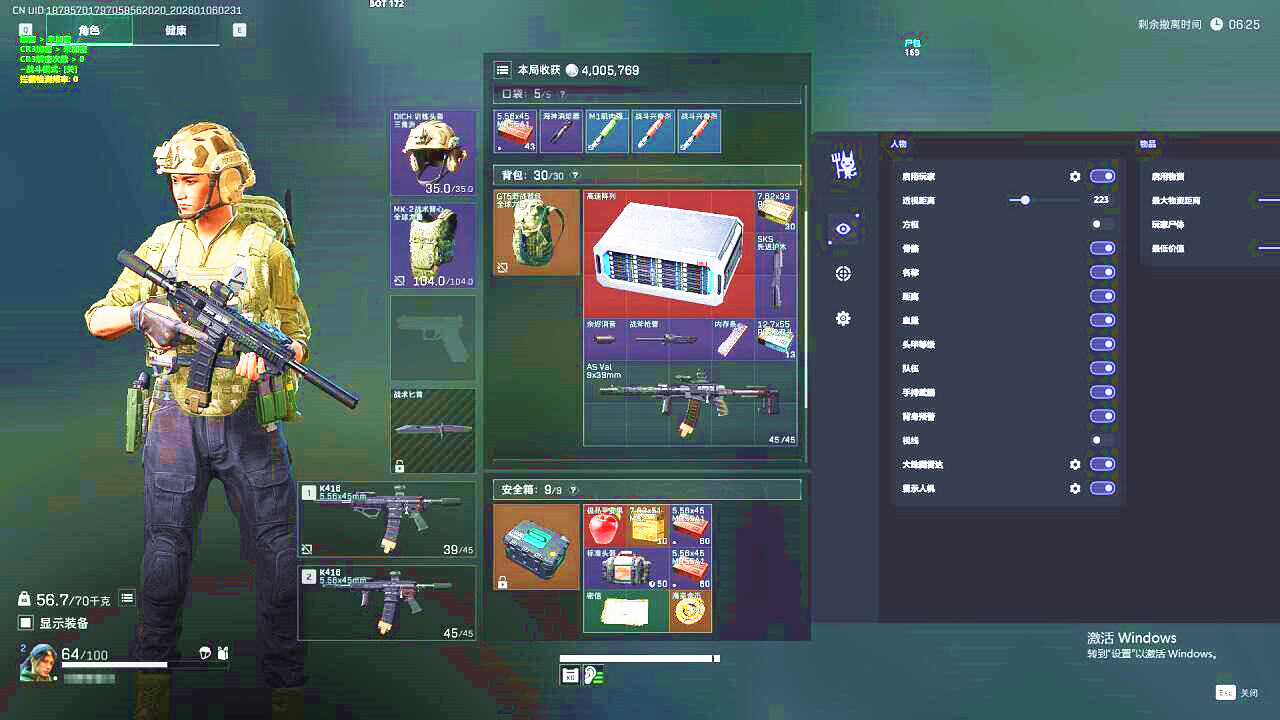Select the 密信 (secret letter) item in the safe box
Screen dimensions: 1280x720
(626, 611)
